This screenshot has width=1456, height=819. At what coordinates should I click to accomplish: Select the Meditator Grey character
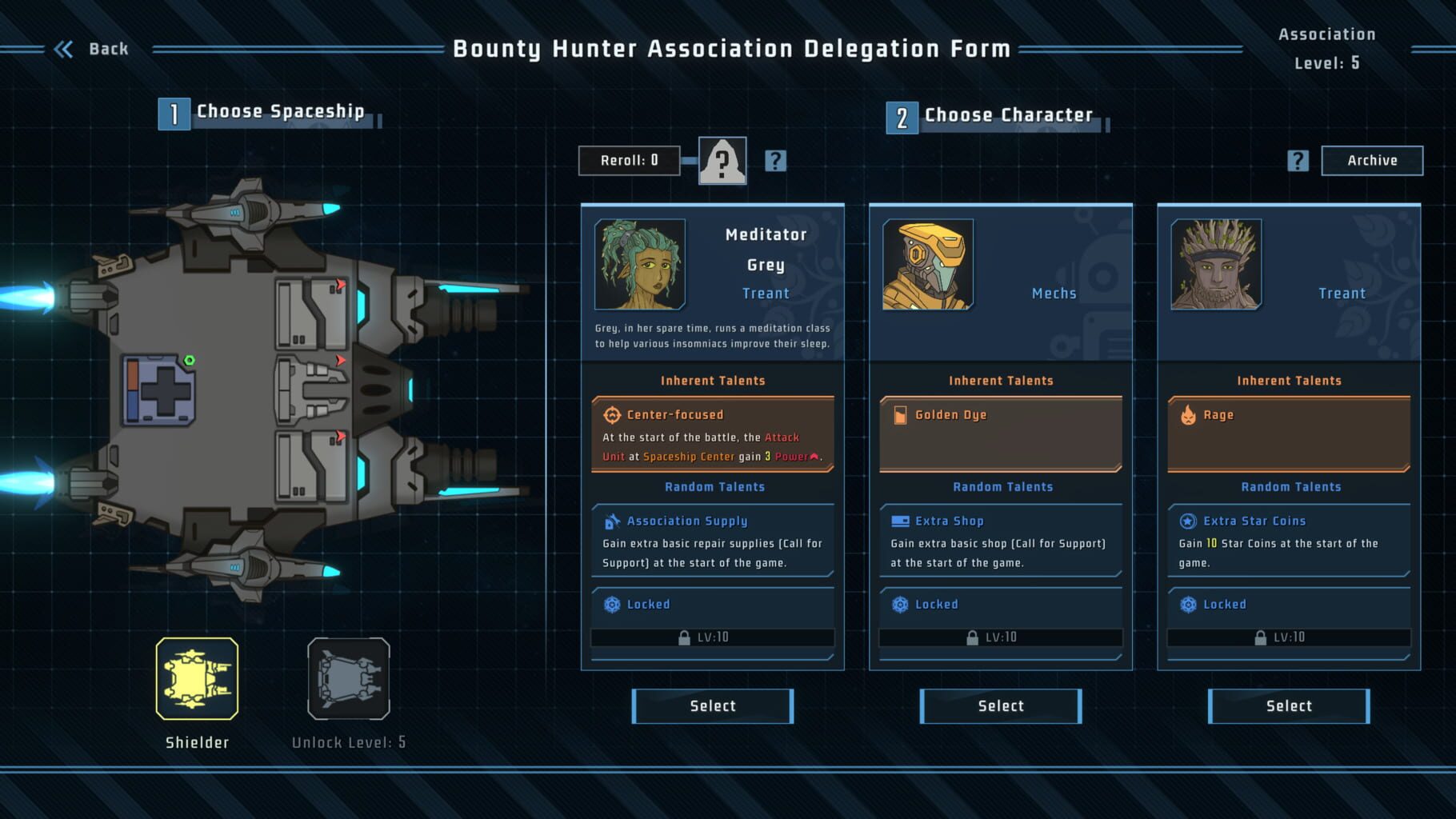coord(712,705)
